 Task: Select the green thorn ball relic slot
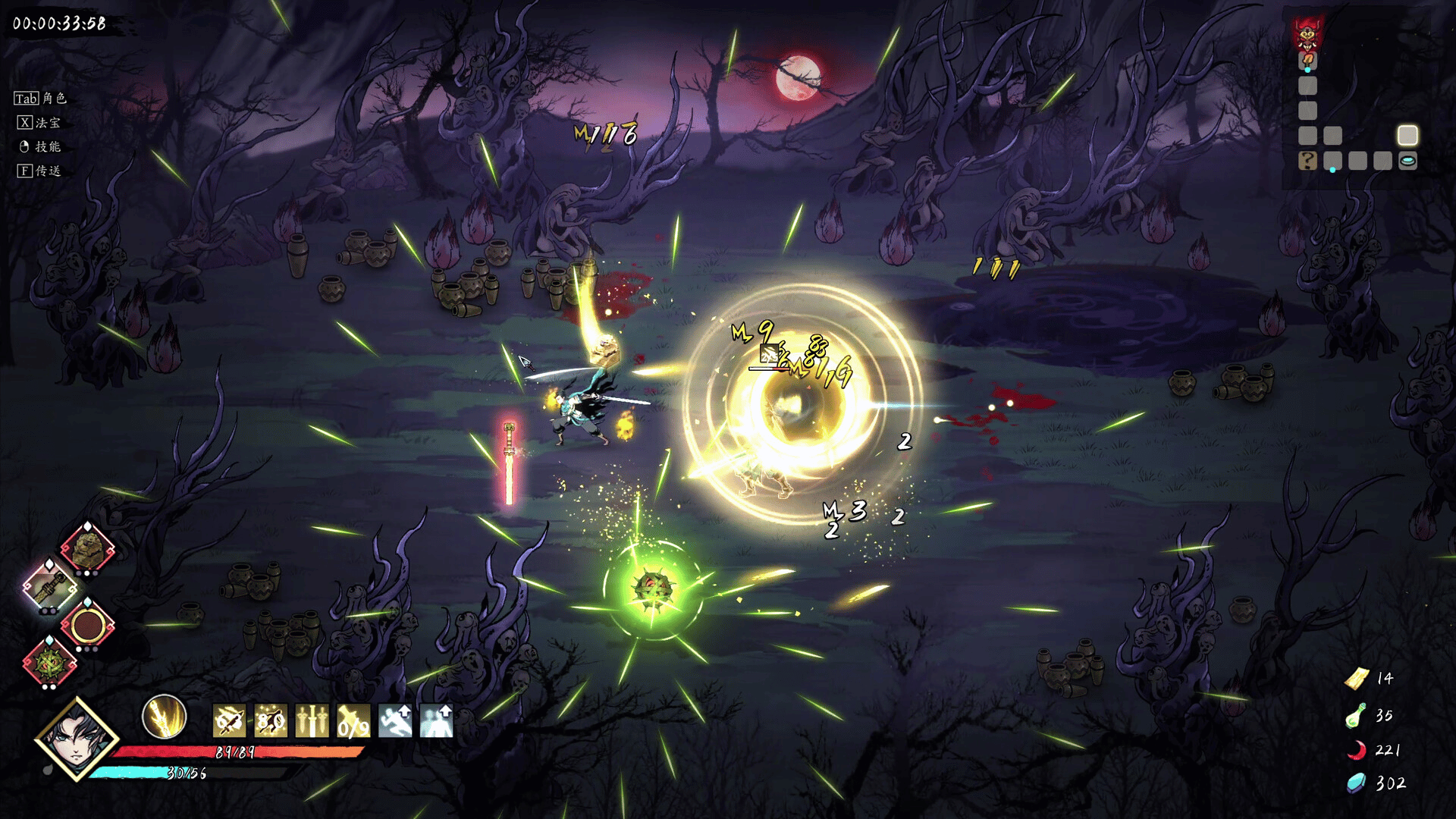tap(50, 664)
